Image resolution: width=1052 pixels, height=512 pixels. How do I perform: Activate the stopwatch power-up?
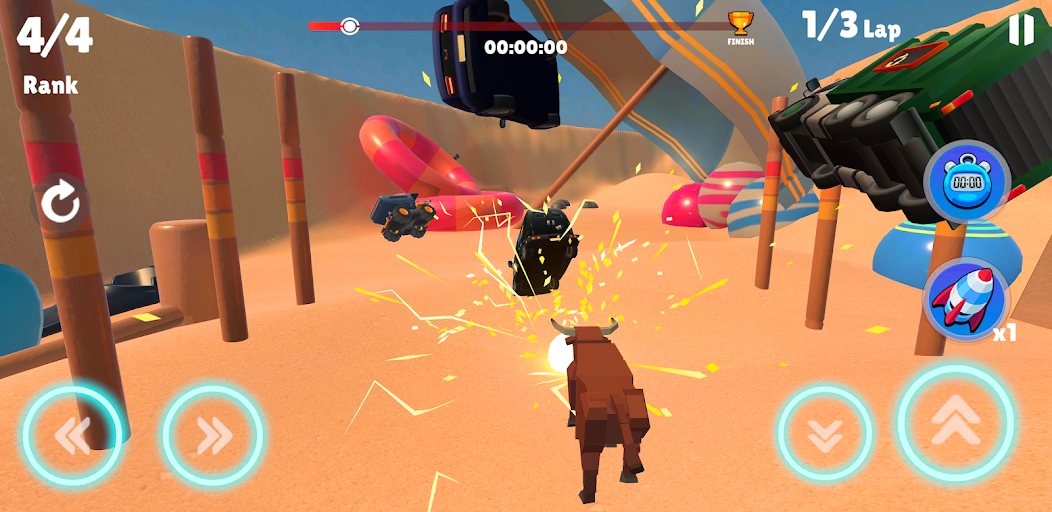(966, 182)
